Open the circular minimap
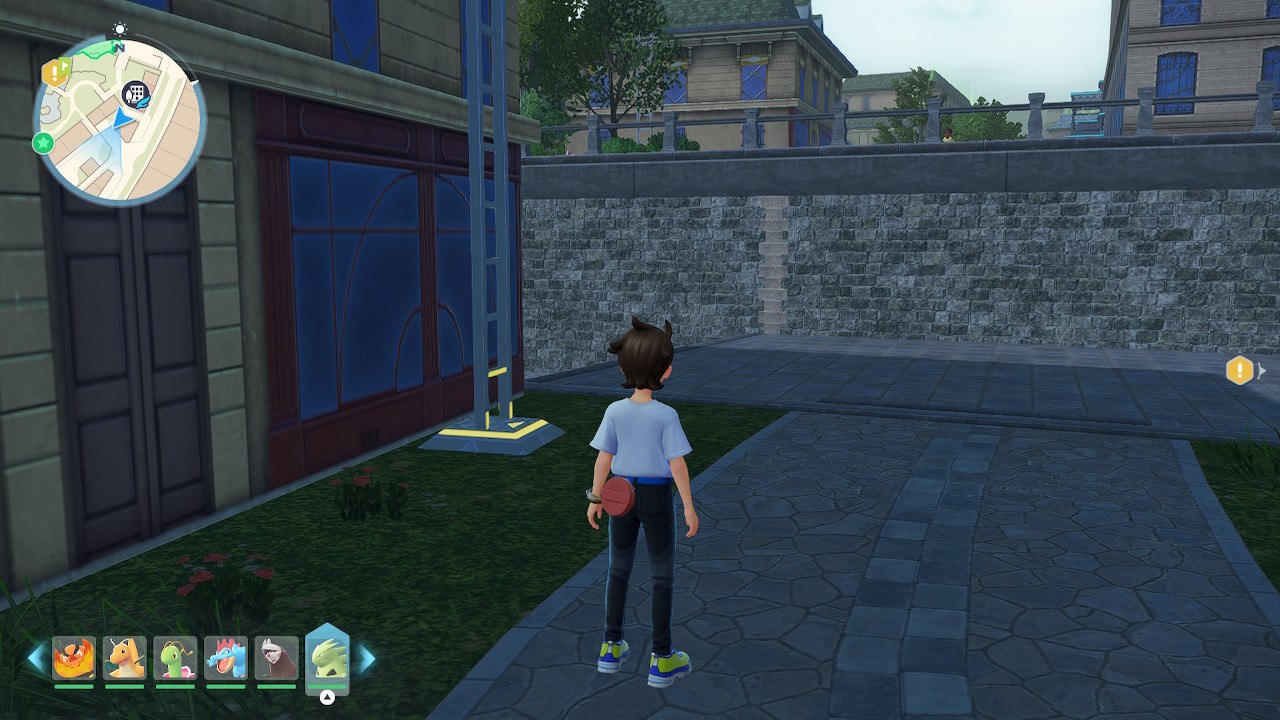The width and height of the screenshot is (1280, 720). (x=119, y=120)
